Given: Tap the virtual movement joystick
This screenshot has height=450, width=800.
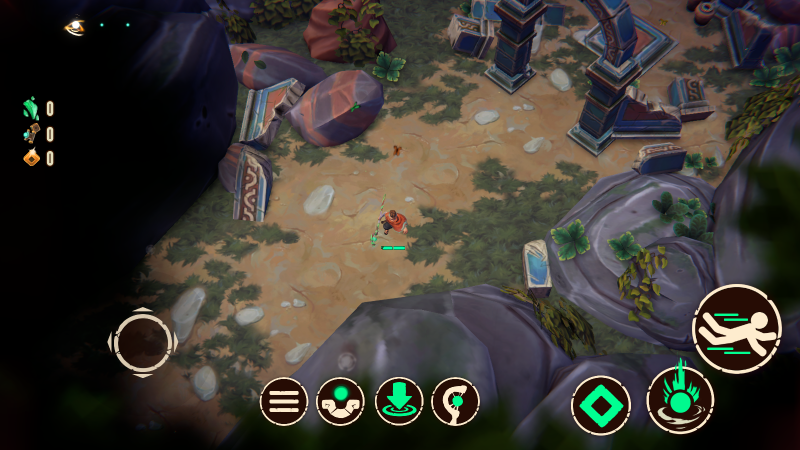Looking at the screenshot, I should (143, 342).
